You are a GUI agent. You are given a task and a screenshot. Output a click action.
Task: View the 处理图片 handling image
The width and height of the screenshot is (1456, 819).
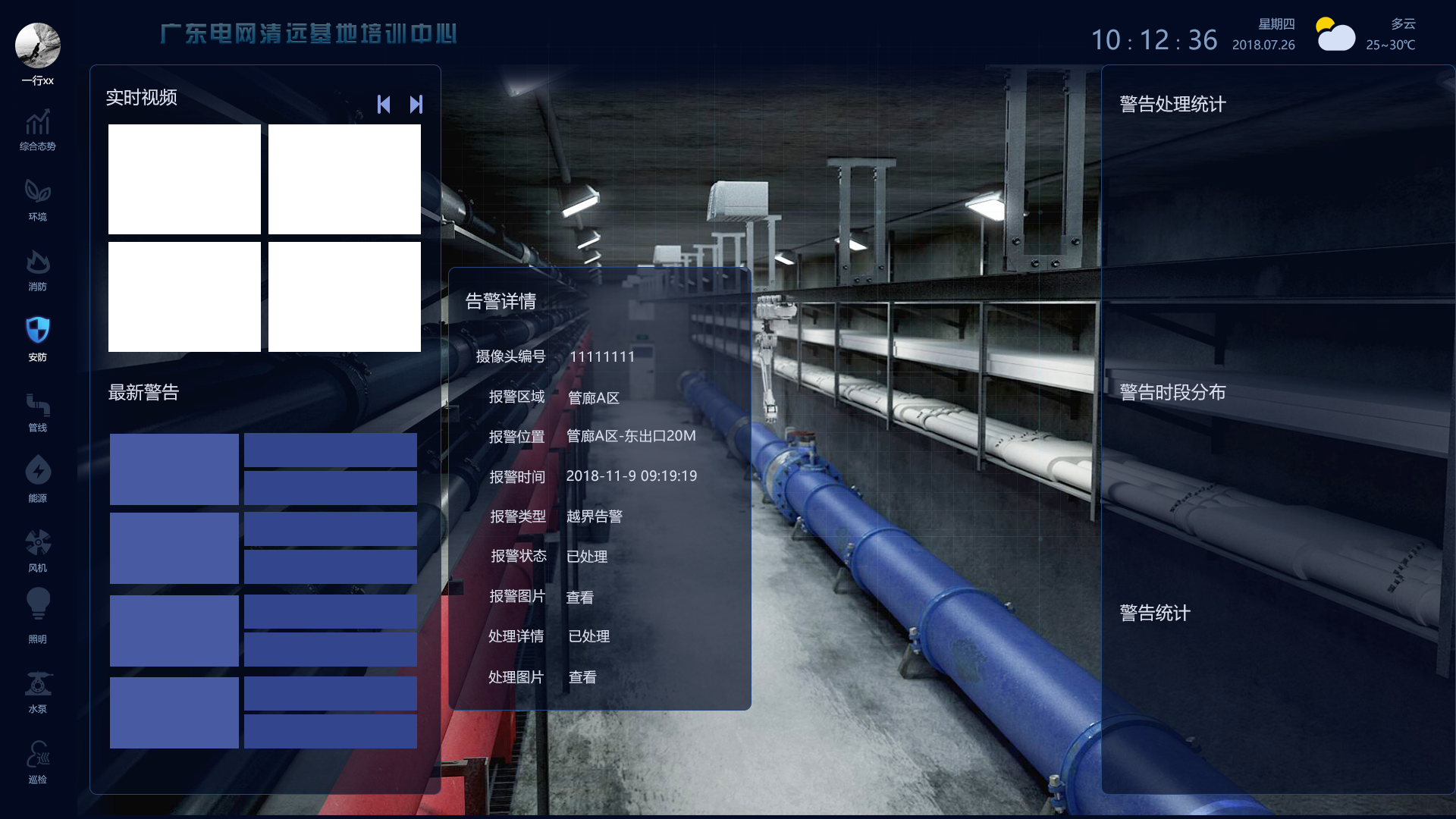point(582,677)
